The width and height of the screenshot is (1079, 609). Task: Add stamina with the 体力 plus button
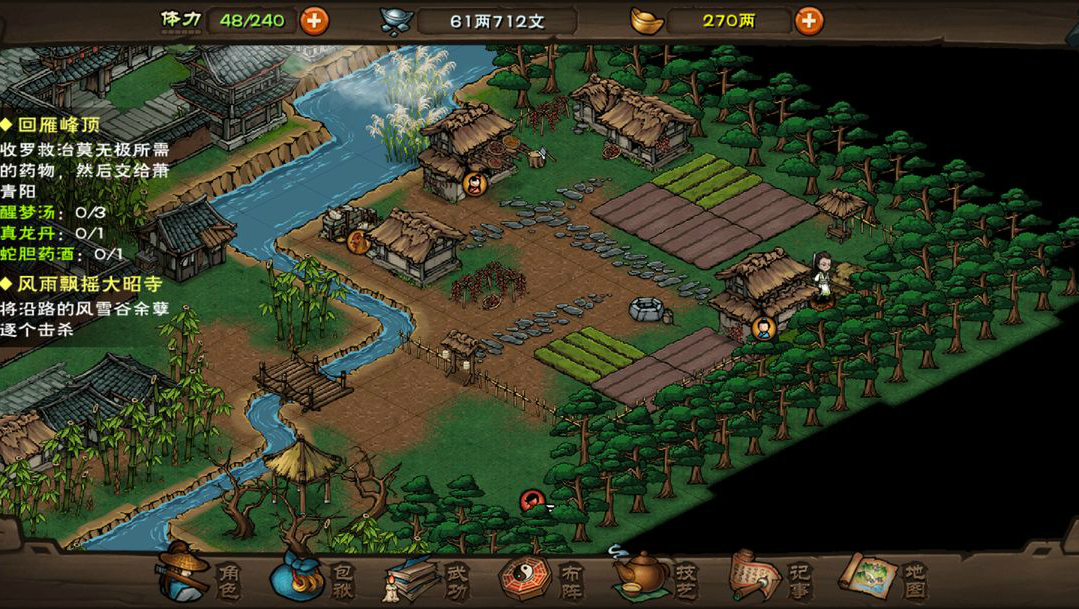[x=314, y=20]
